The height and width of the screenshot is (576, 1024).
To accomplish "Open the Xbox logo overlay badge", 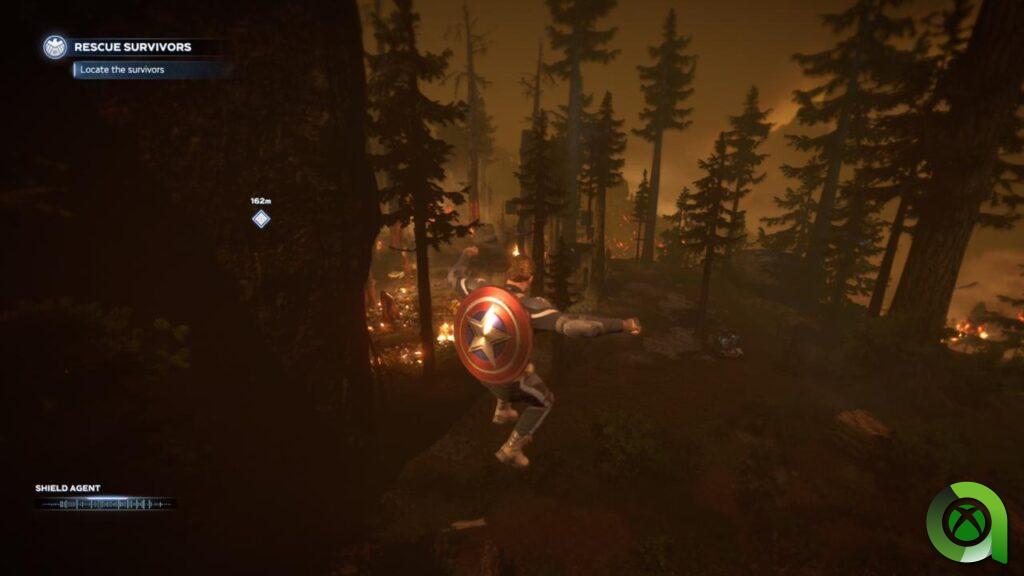I will click(x=969, y=522).
